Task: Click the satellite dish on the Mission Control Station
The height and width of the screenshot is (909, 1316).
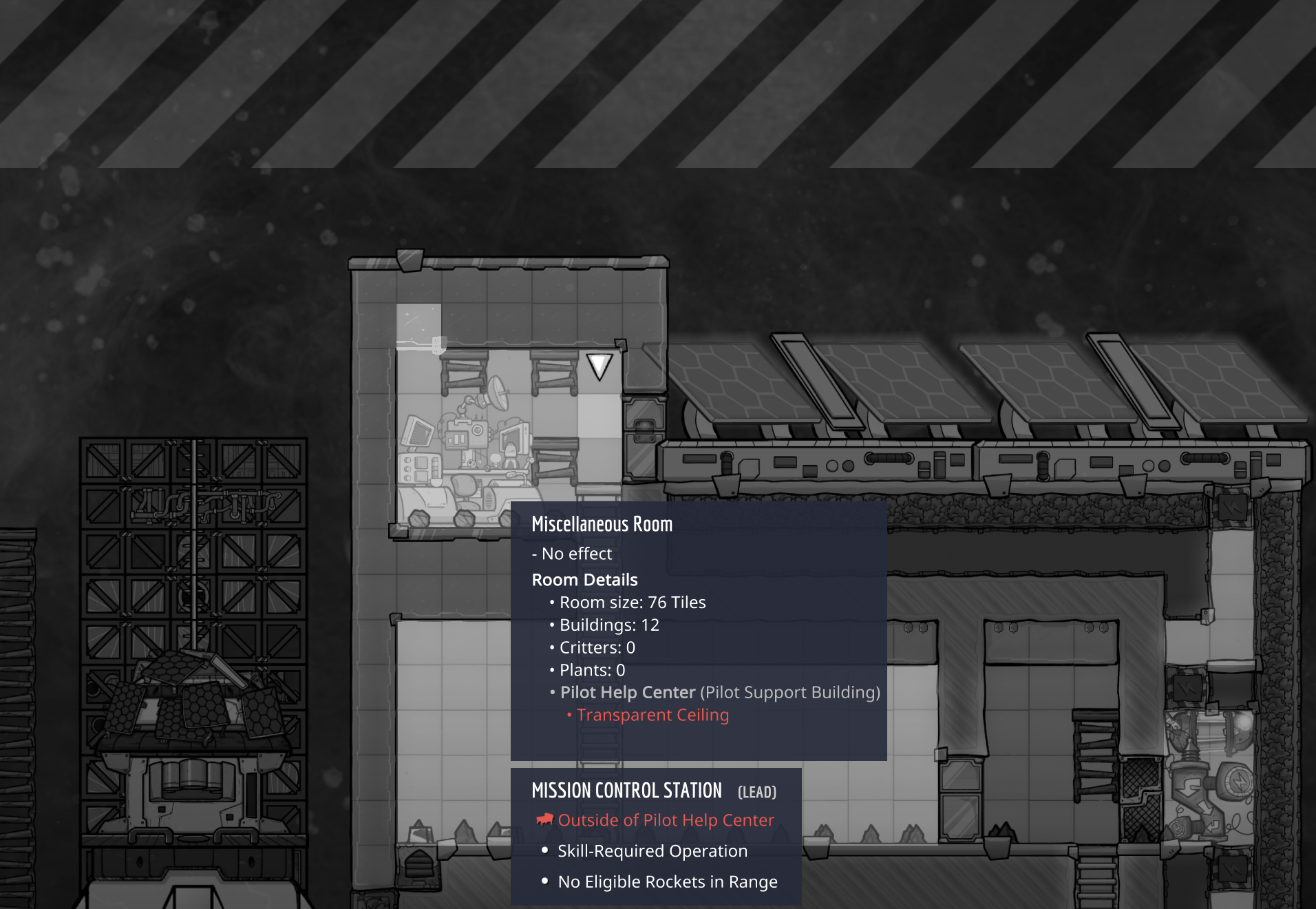Action: (x=497, y=391)
